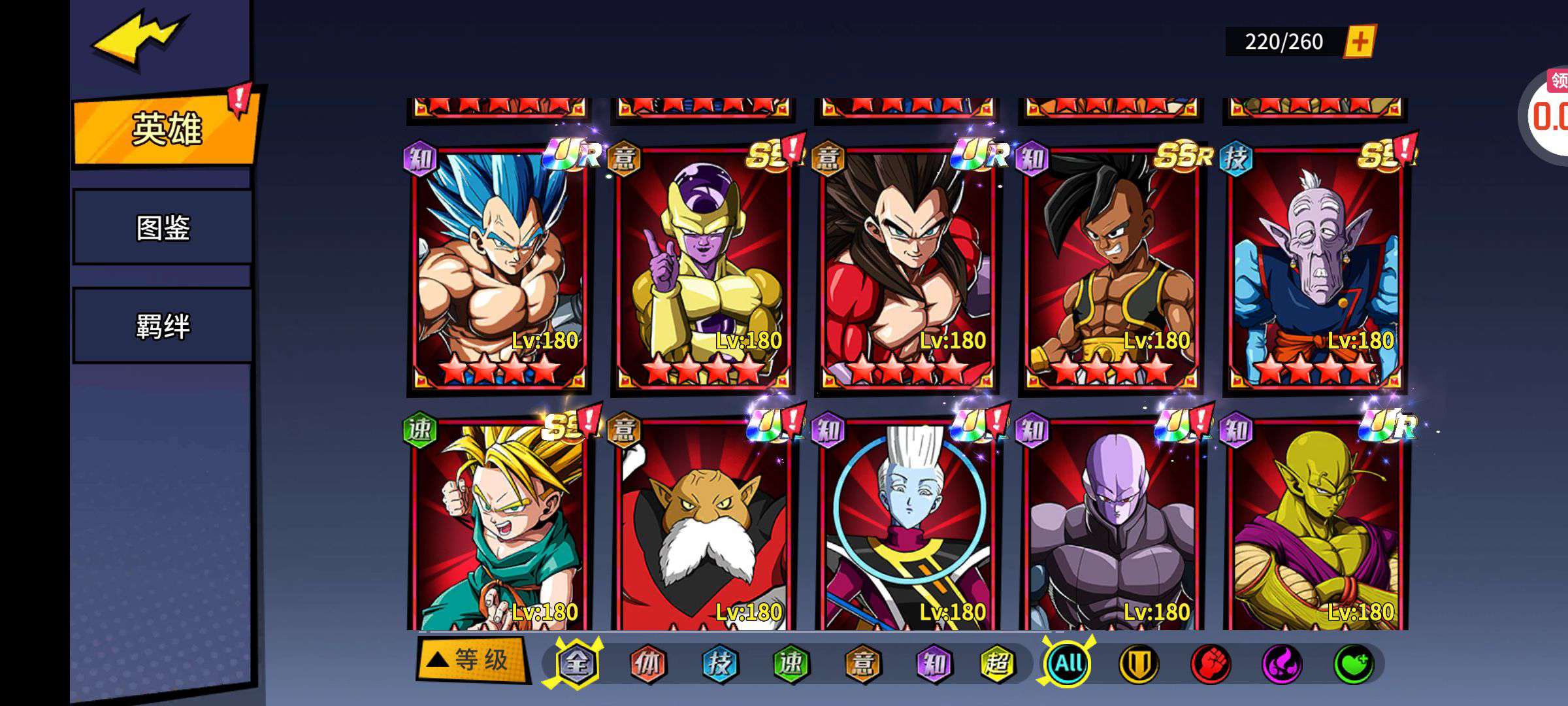Select the Super Saiyan 4 Vegeta card

coord(907,269)
